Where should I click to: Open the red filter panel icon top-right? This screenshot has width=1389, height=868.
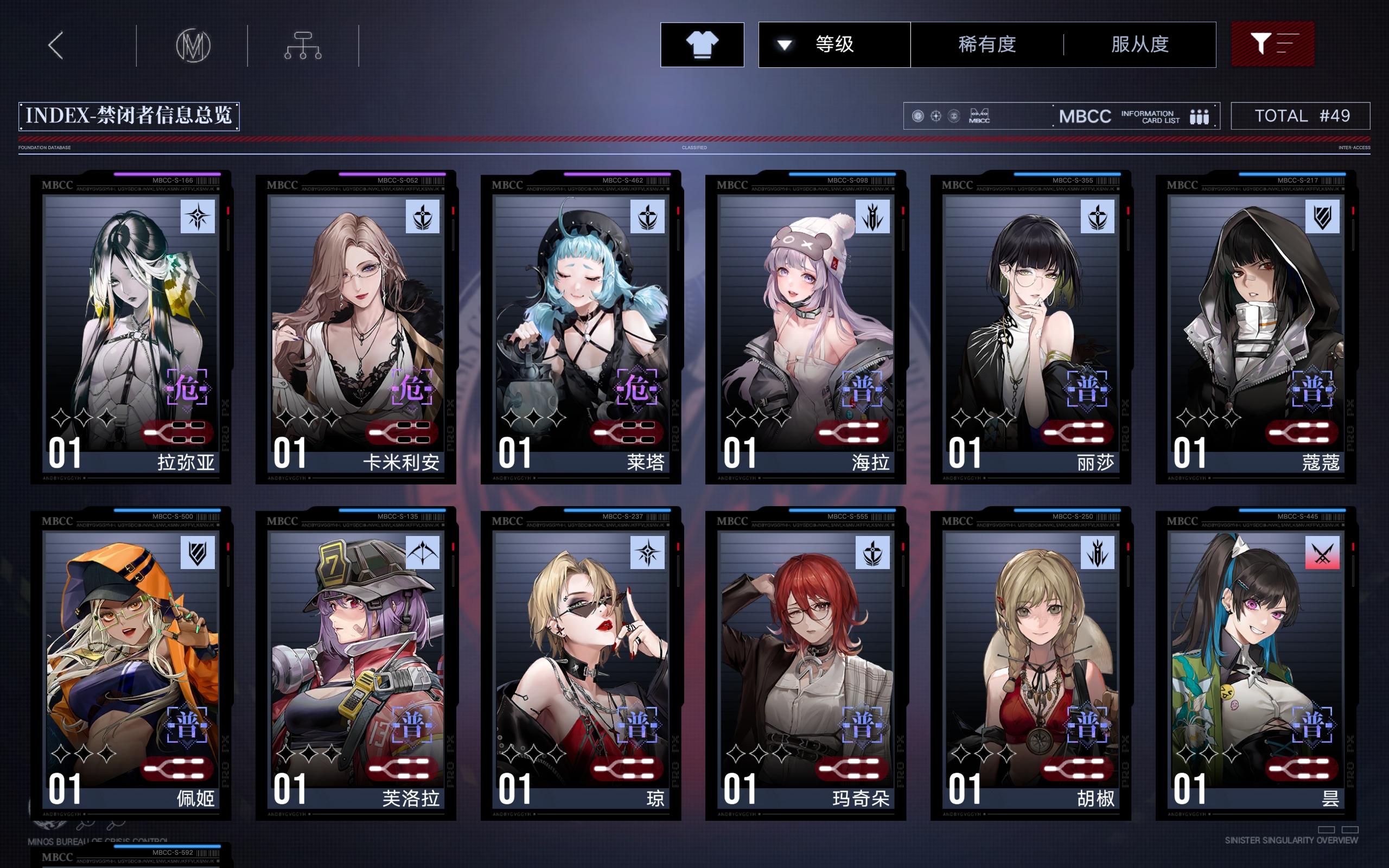point(1273,45)
